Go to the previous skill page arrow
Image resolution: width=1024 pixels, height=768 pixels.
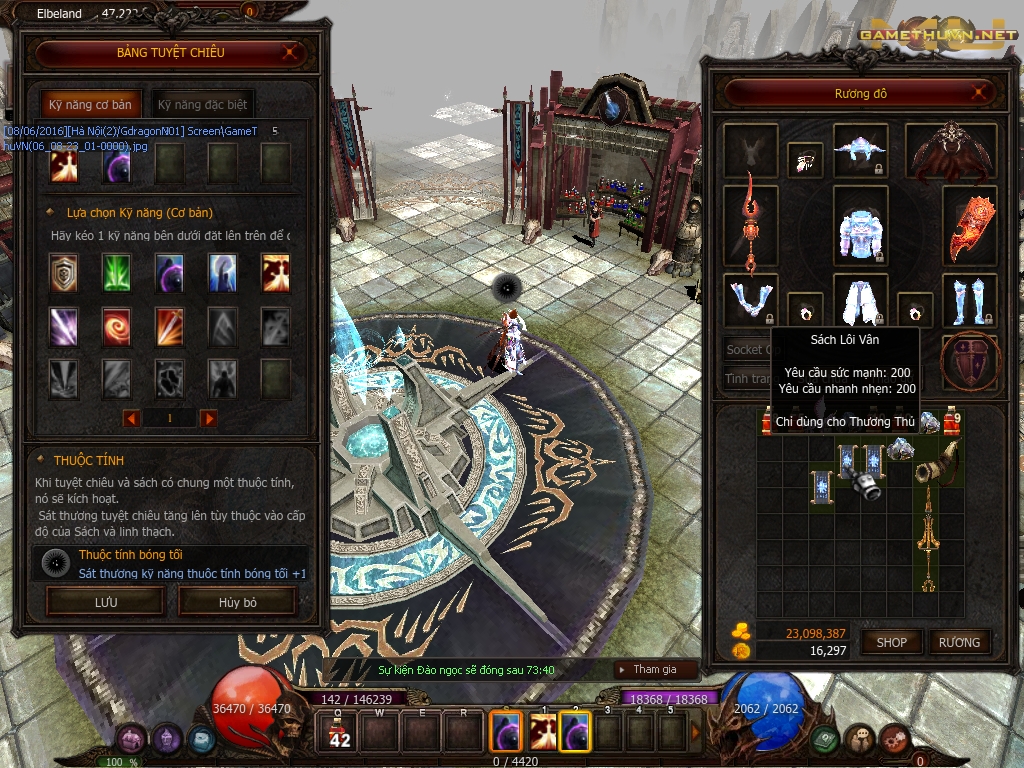[x=131, y=418]
